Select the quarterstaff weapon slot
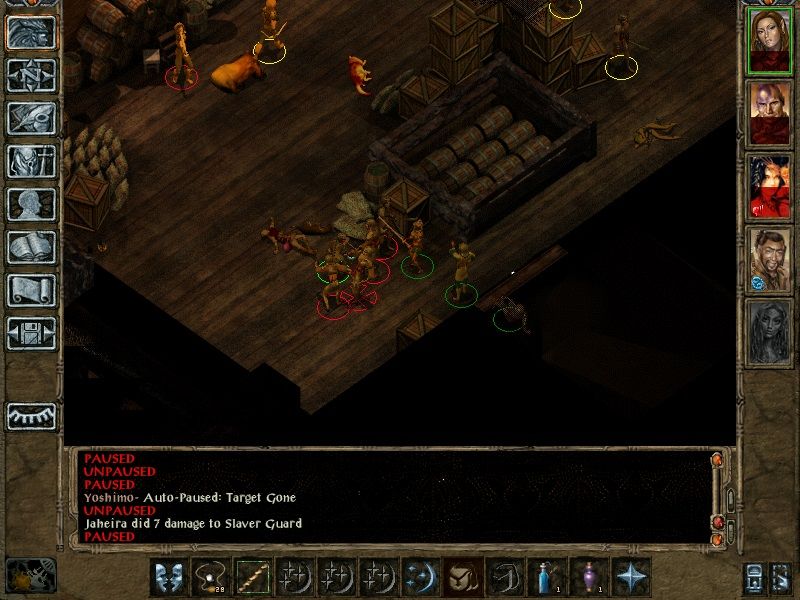 click(252, 577)
